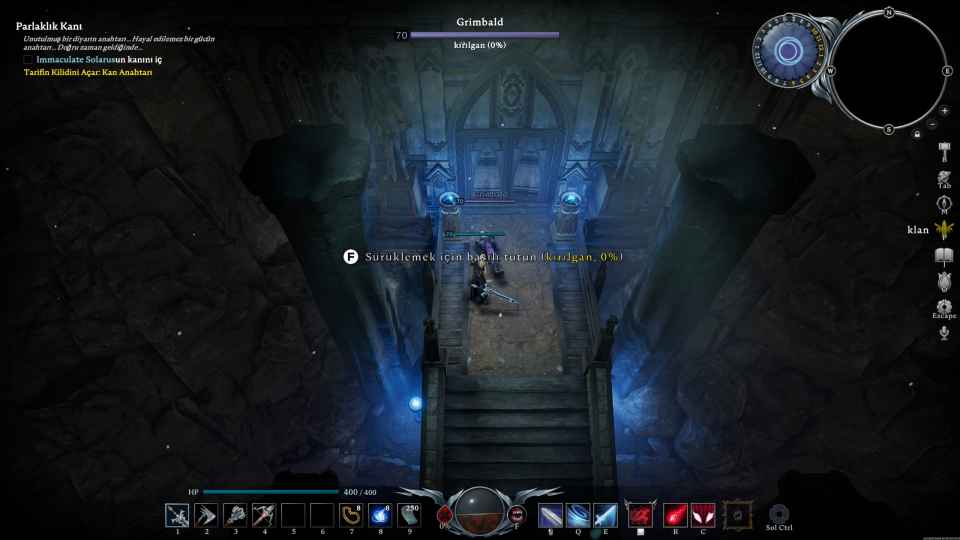The image size is (960, 540).
Task: Select the crossbow in hotbar slot 4
Action: pos(264,515)
